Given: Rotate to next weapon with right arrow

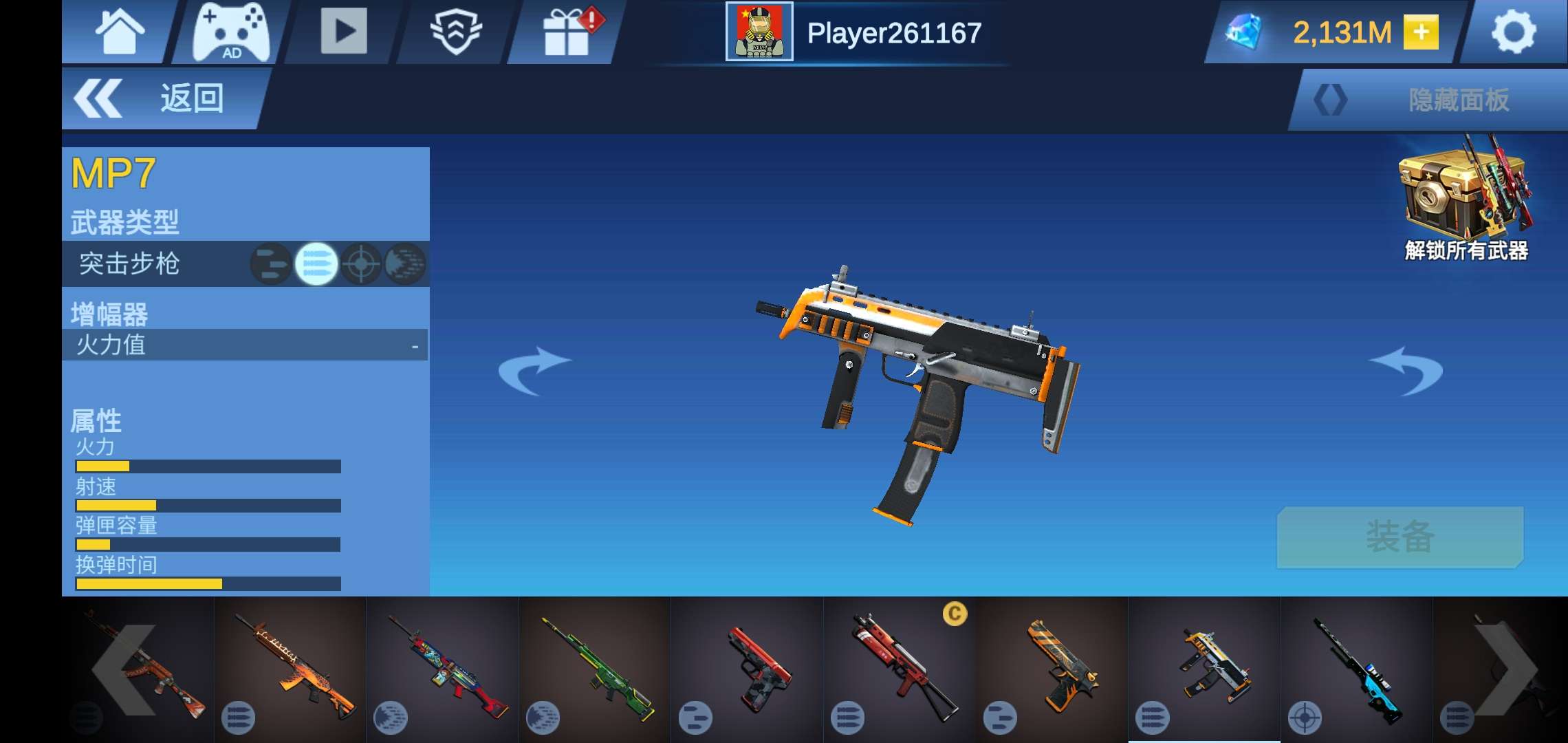Looking at the screenshot, I should (1405, 371).
